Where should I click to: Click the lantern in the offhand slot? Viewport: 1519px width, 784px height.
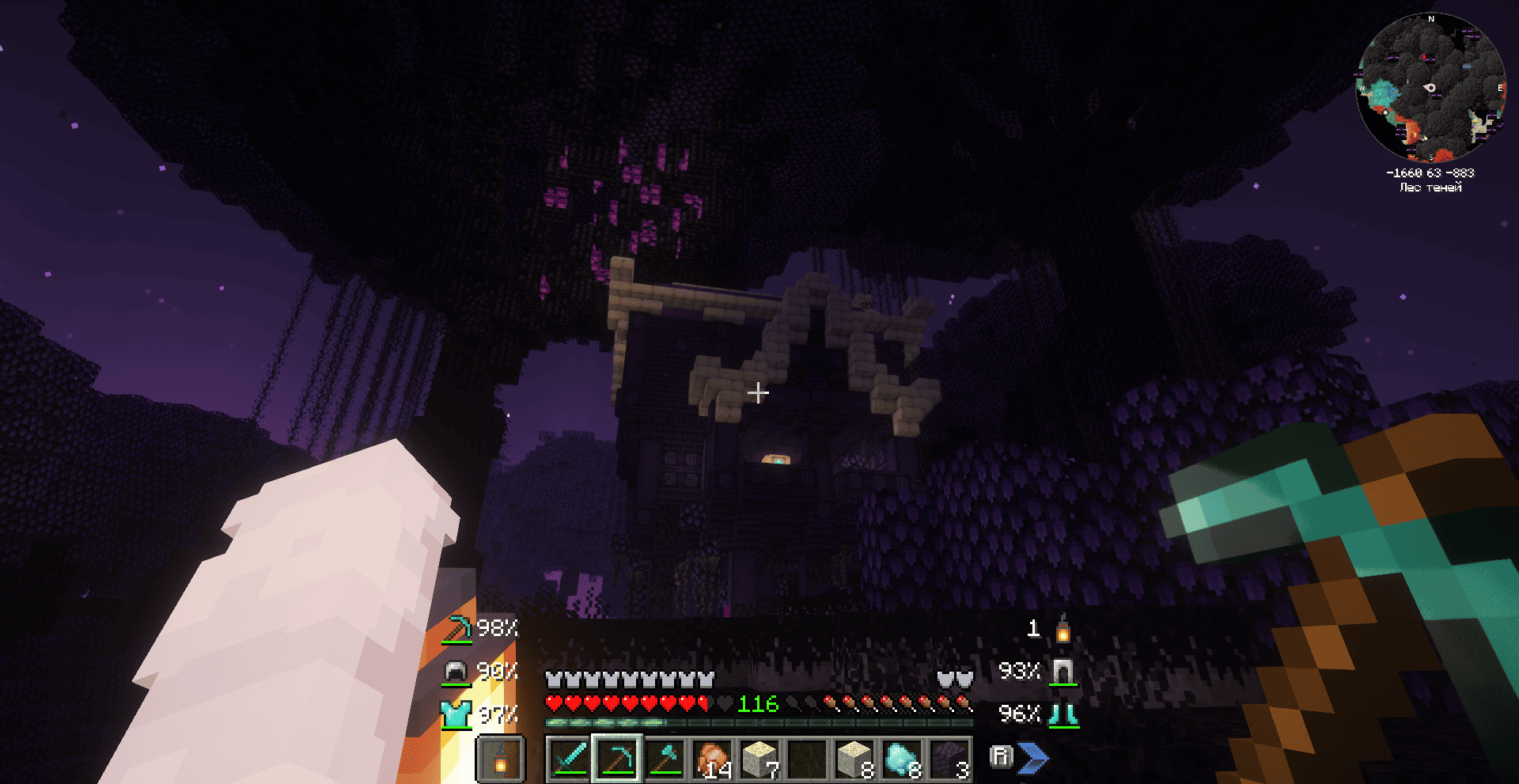[503, 758]
